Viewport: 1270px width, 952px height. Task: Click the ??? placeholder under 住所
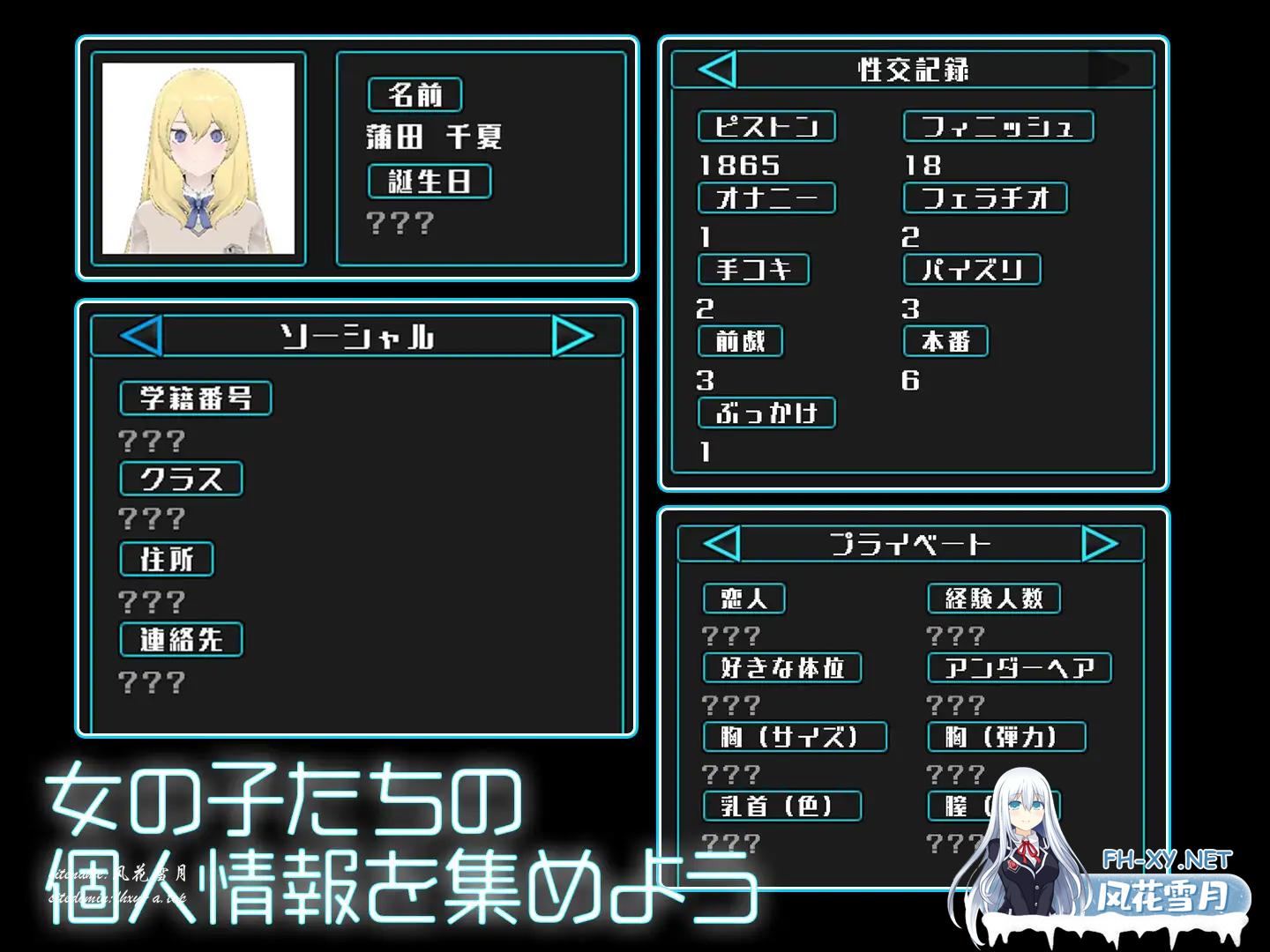pos(152,600)
